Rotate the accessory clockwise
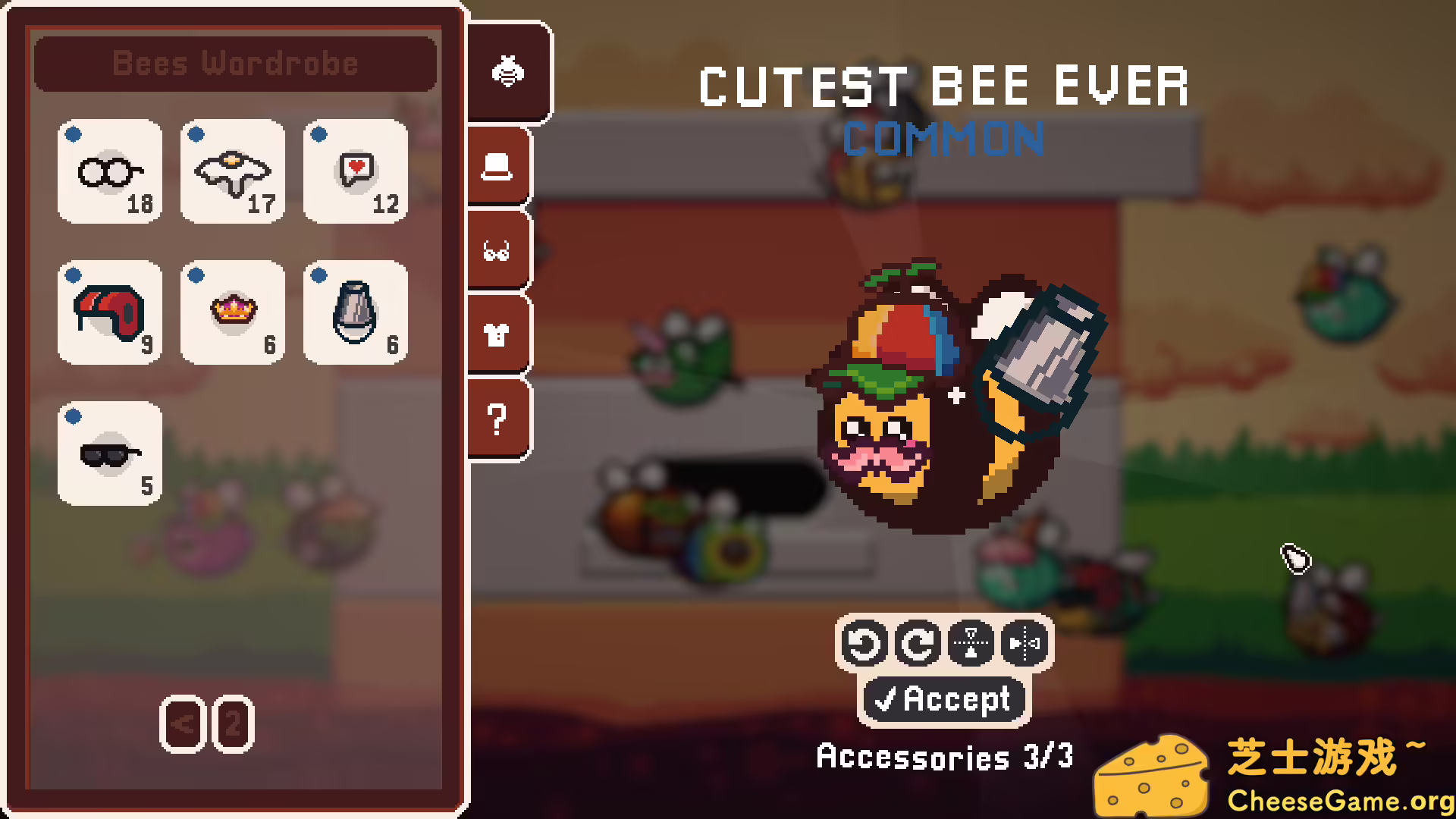The width and height of the screenshot is (1456, 819). tap(918, 645)
